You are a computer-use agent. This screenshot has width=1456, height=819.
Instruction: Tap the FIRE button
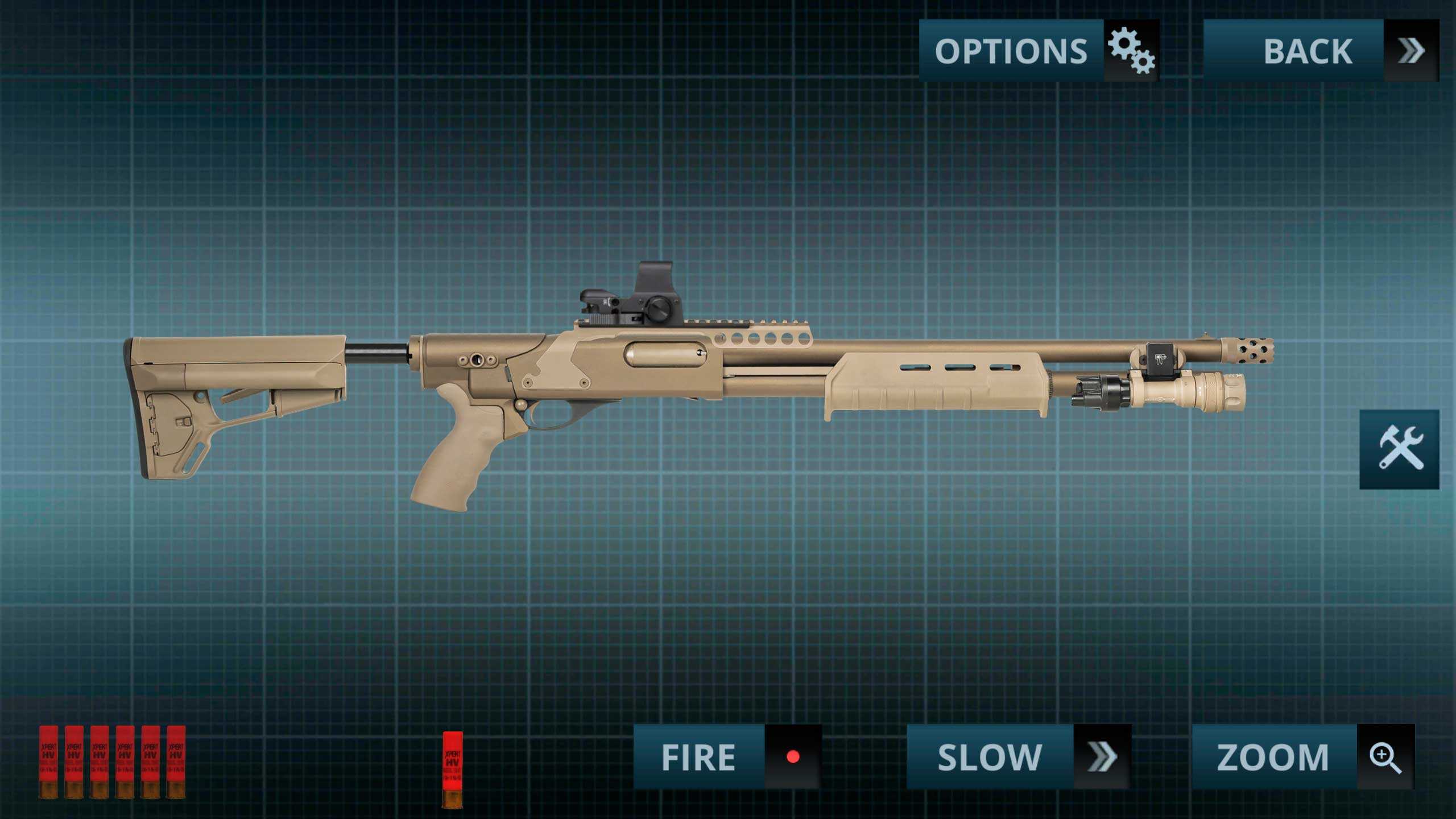coord(727,756)
